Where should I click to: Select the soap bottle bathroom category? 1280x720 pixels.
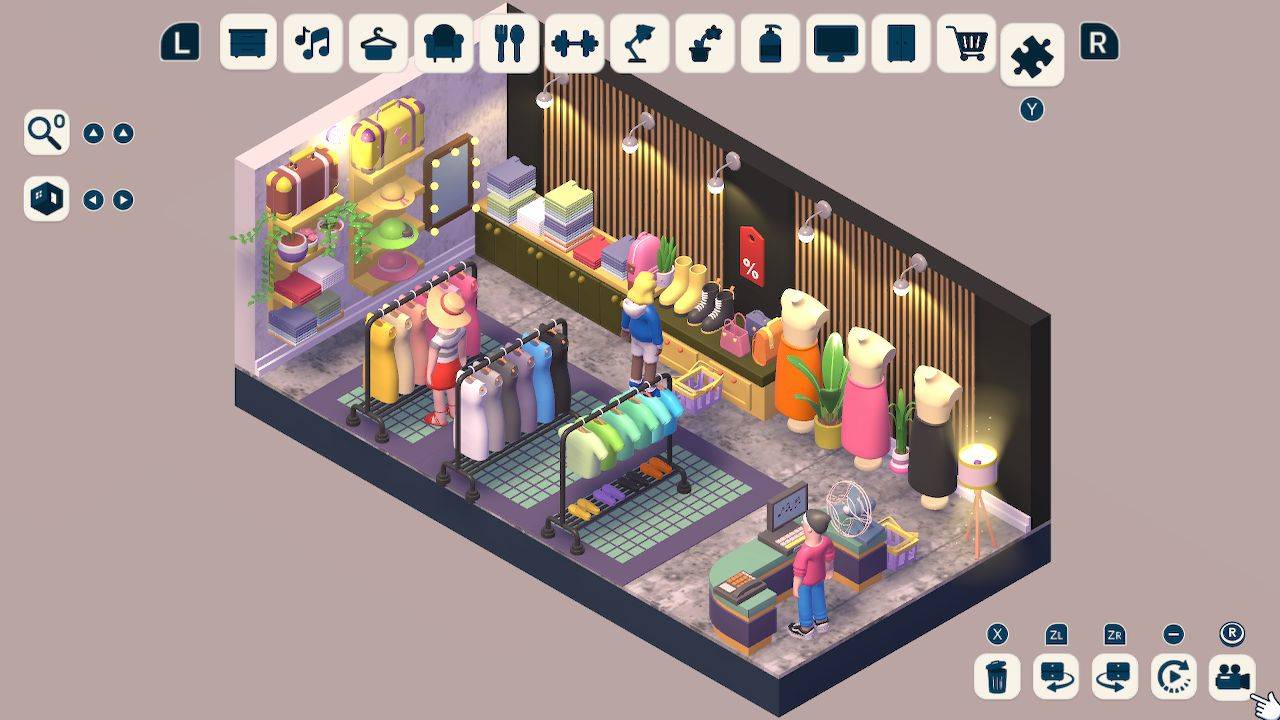[x=770, y=44]
